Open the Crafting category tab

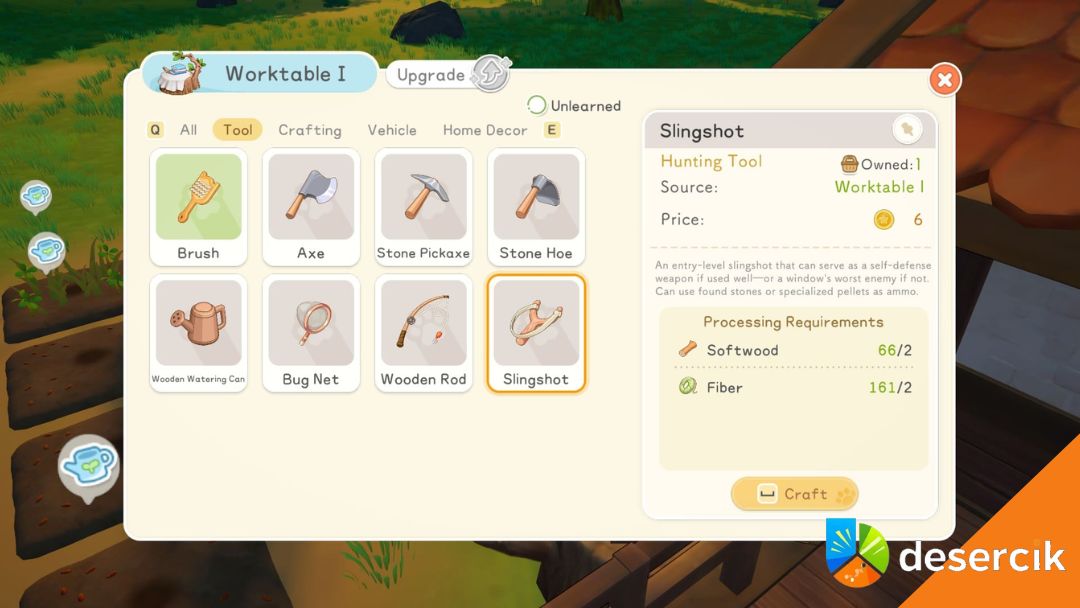(310, 130)
